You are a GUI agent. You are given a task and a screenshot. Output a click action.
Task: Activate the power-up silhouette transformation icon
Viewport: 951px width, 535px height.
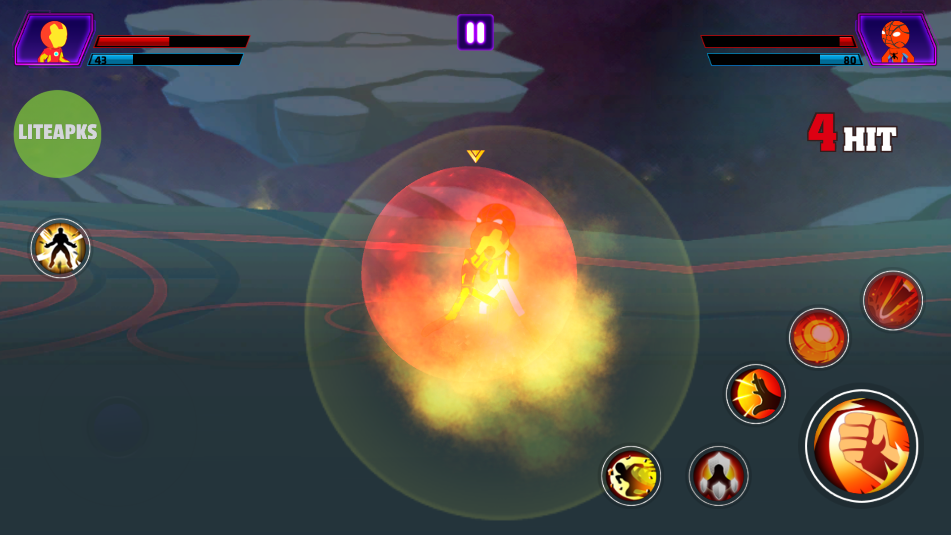[60, 248]
